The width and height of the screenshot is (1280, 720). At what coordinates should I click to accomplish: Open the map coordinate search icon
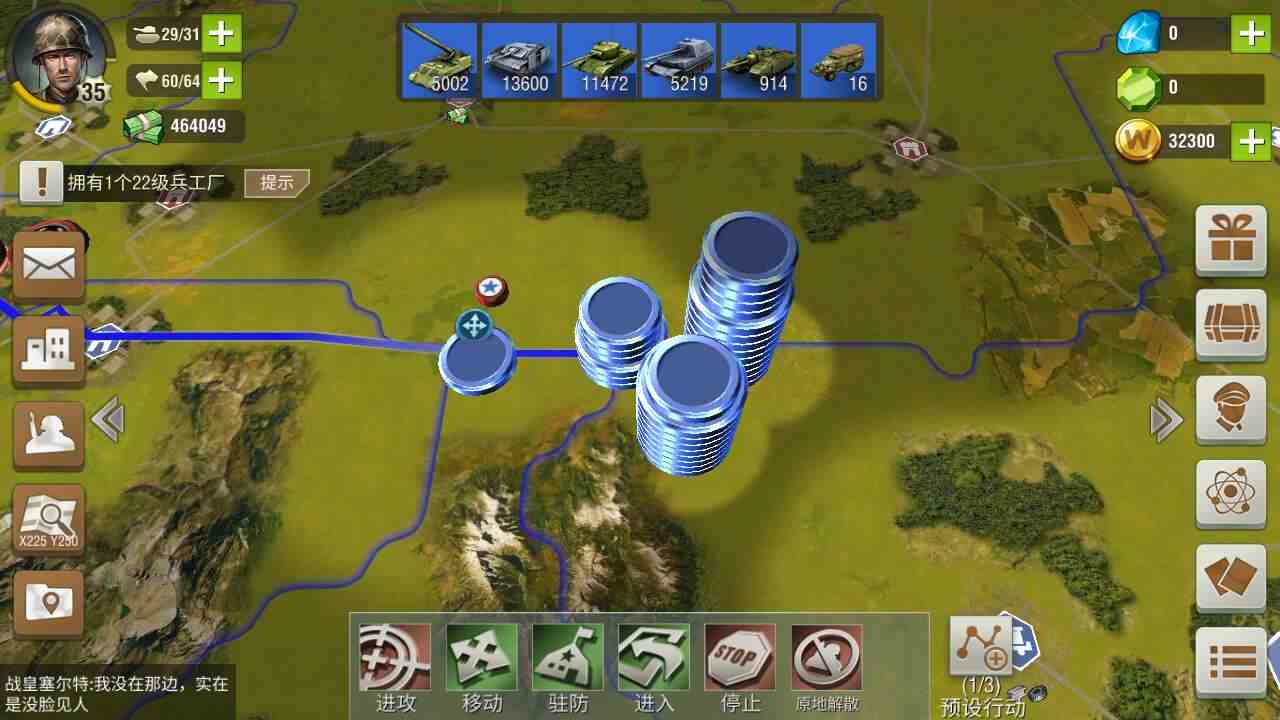pyautogui.click(x=48, y=519)
